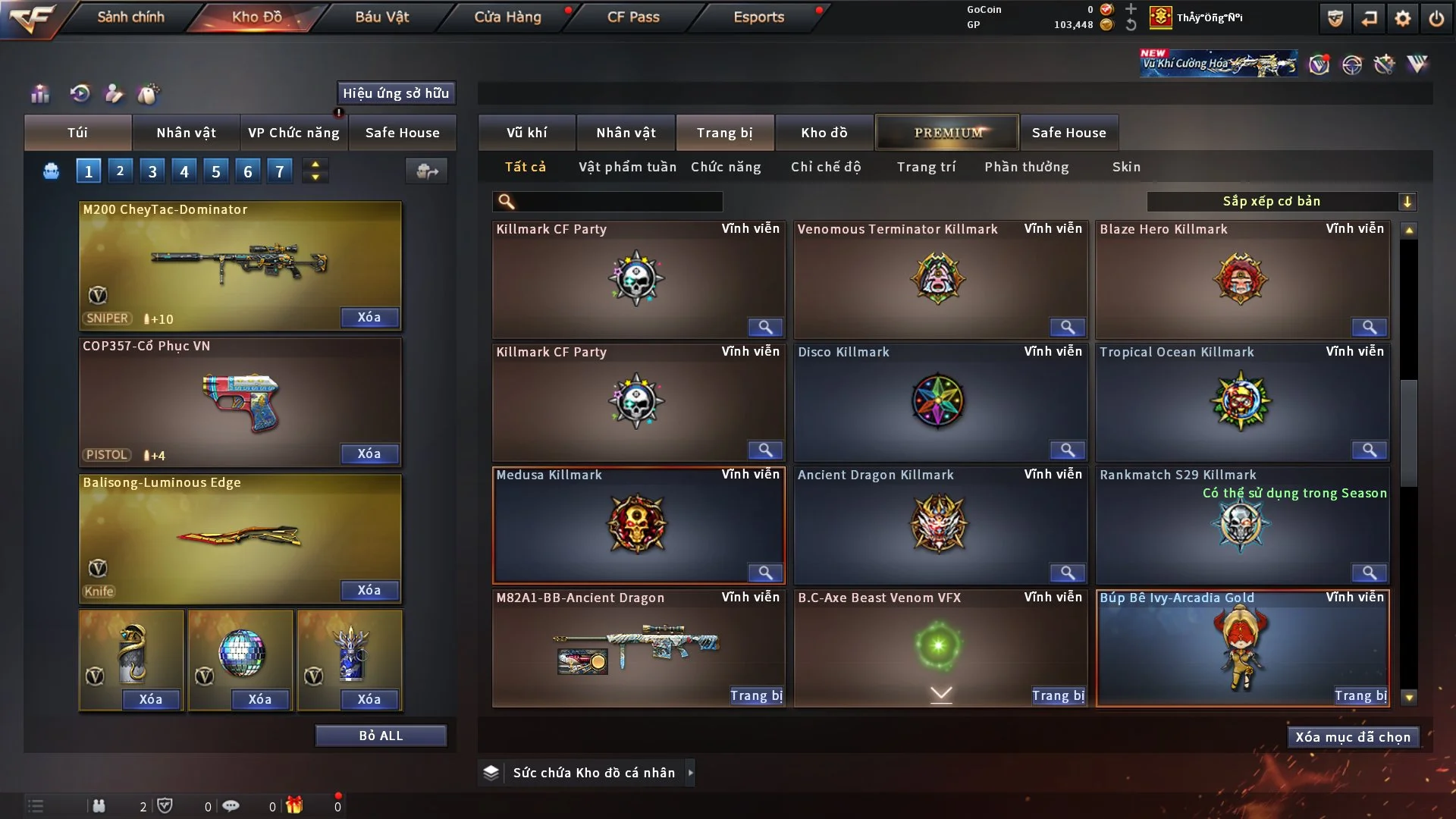Open the Sắp xếp cơ bản sort dropdown

(x=1280, y=201)
